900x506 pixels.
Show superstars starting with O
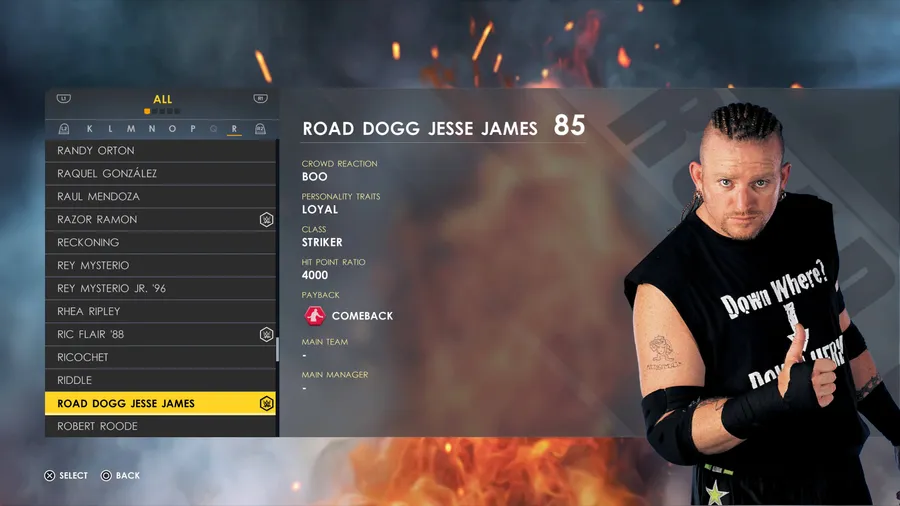(x=172, y=129)
